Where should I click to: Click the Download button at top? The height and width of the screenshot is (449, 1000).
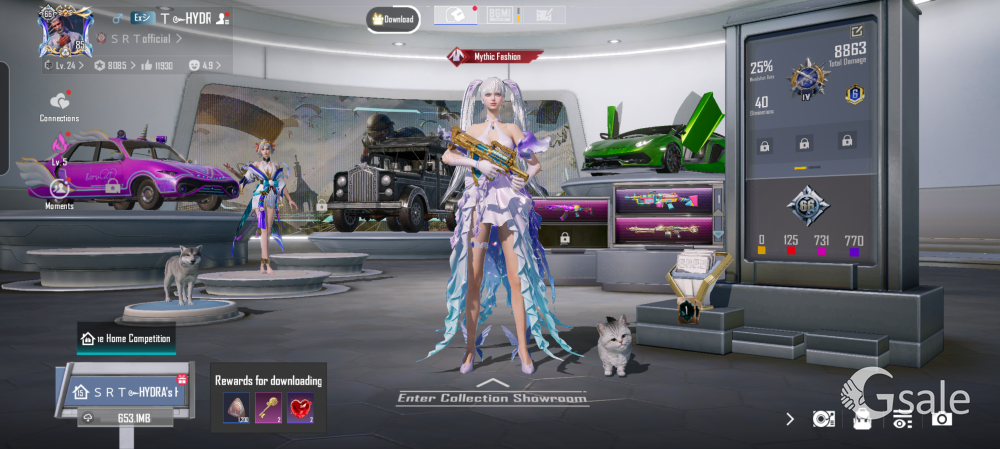tap(392, 19)
